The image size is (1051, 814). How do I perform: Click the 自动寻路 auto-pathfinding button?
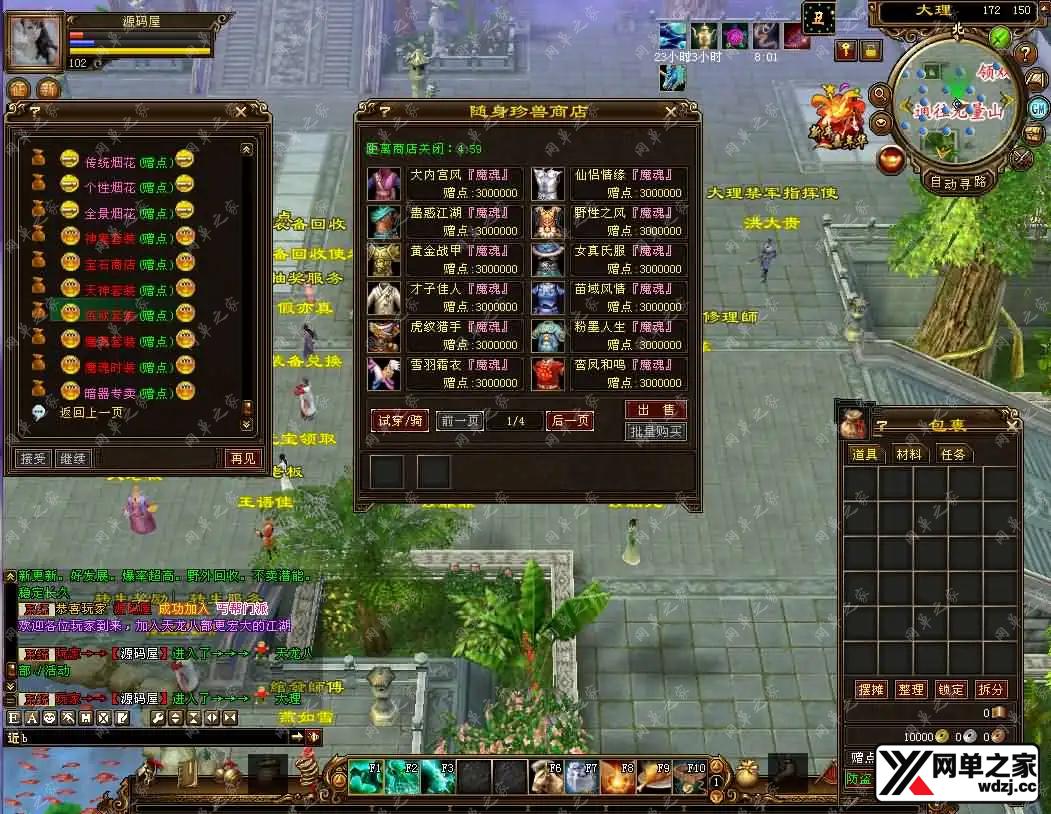(958, 182)
